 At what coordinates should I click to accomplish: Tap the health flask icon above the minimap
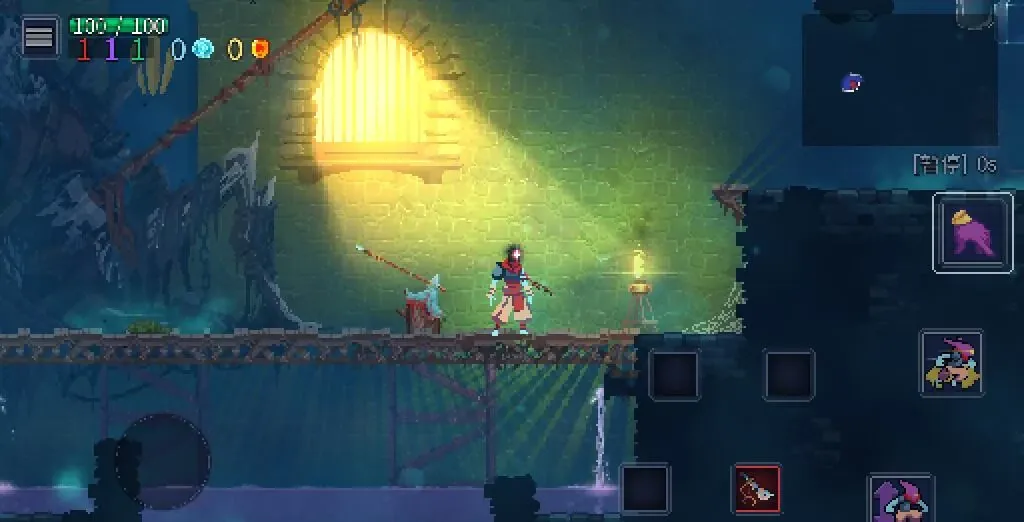pyautogui.click(x=975, y=12)
